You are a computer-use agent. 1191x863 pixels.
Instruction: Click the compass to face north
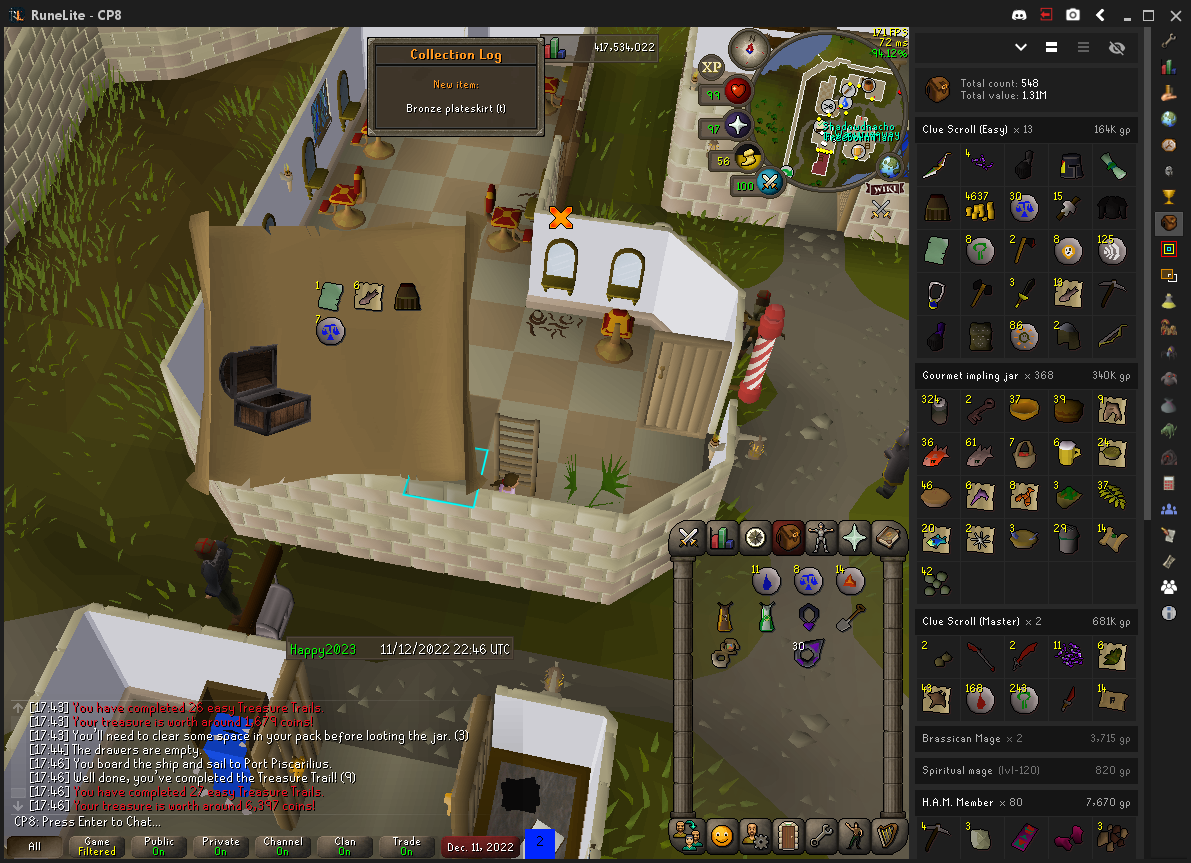point(747,47)
